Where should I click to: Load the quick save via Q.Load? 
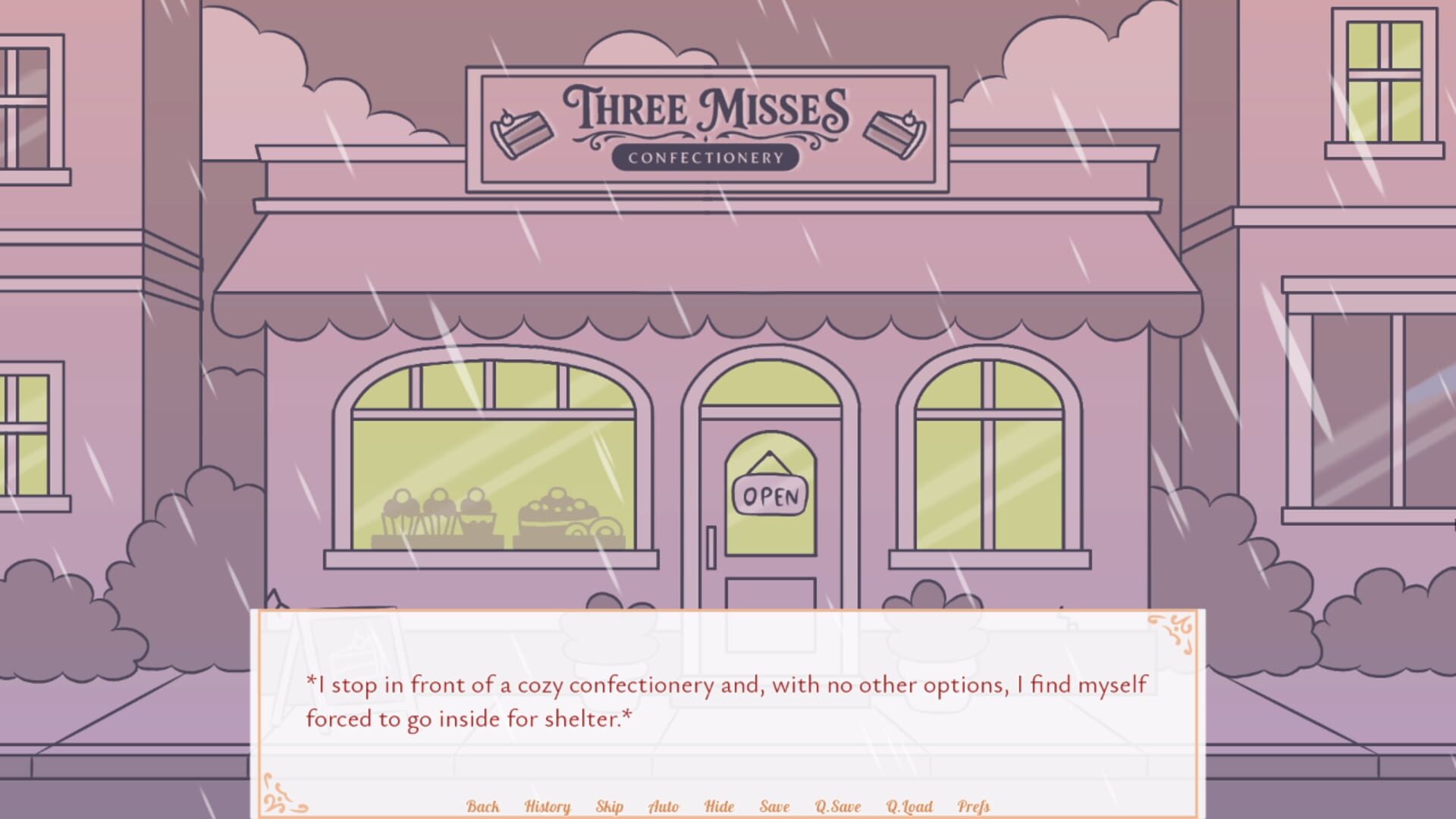[x=909, y=807]
